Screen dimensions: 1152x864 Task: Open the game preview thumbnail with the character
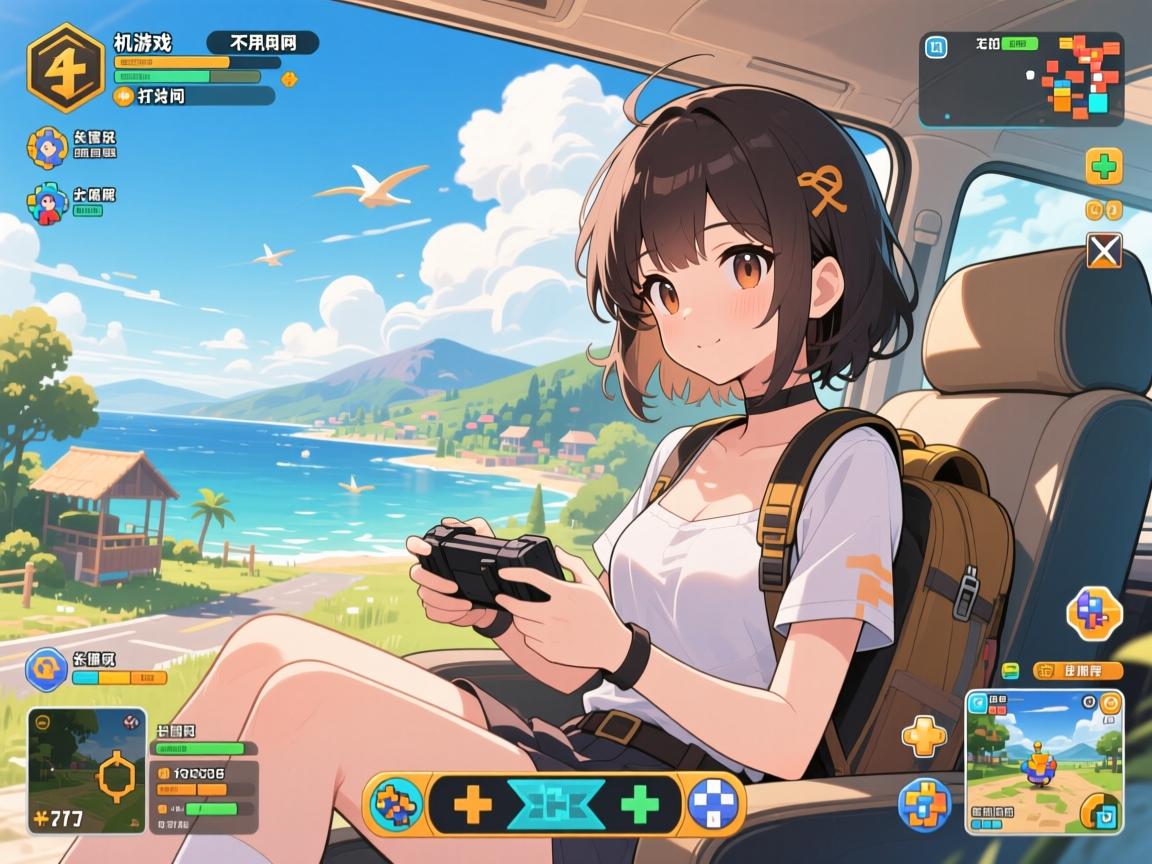click(1044, 761)
